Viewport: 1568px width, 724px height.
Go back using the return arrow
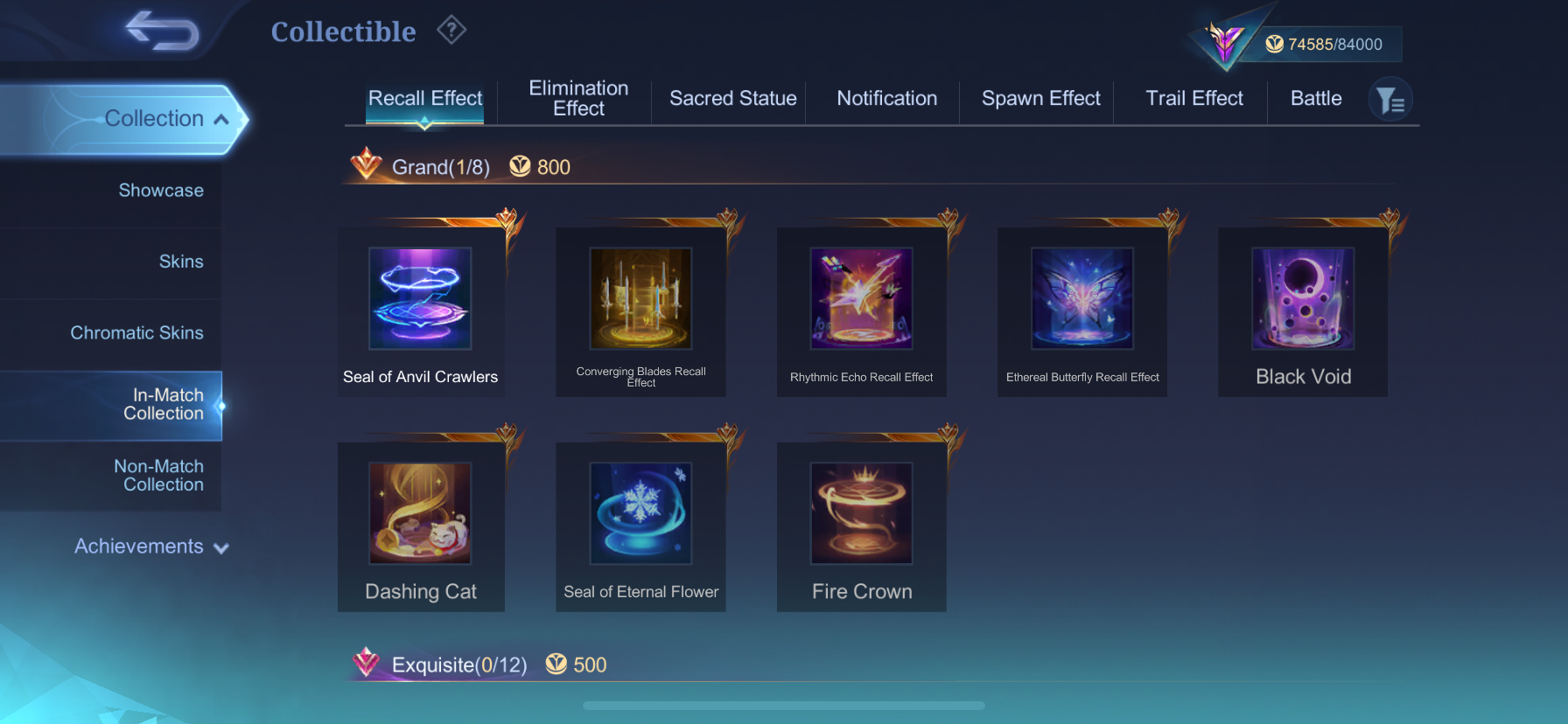point(163,31)
